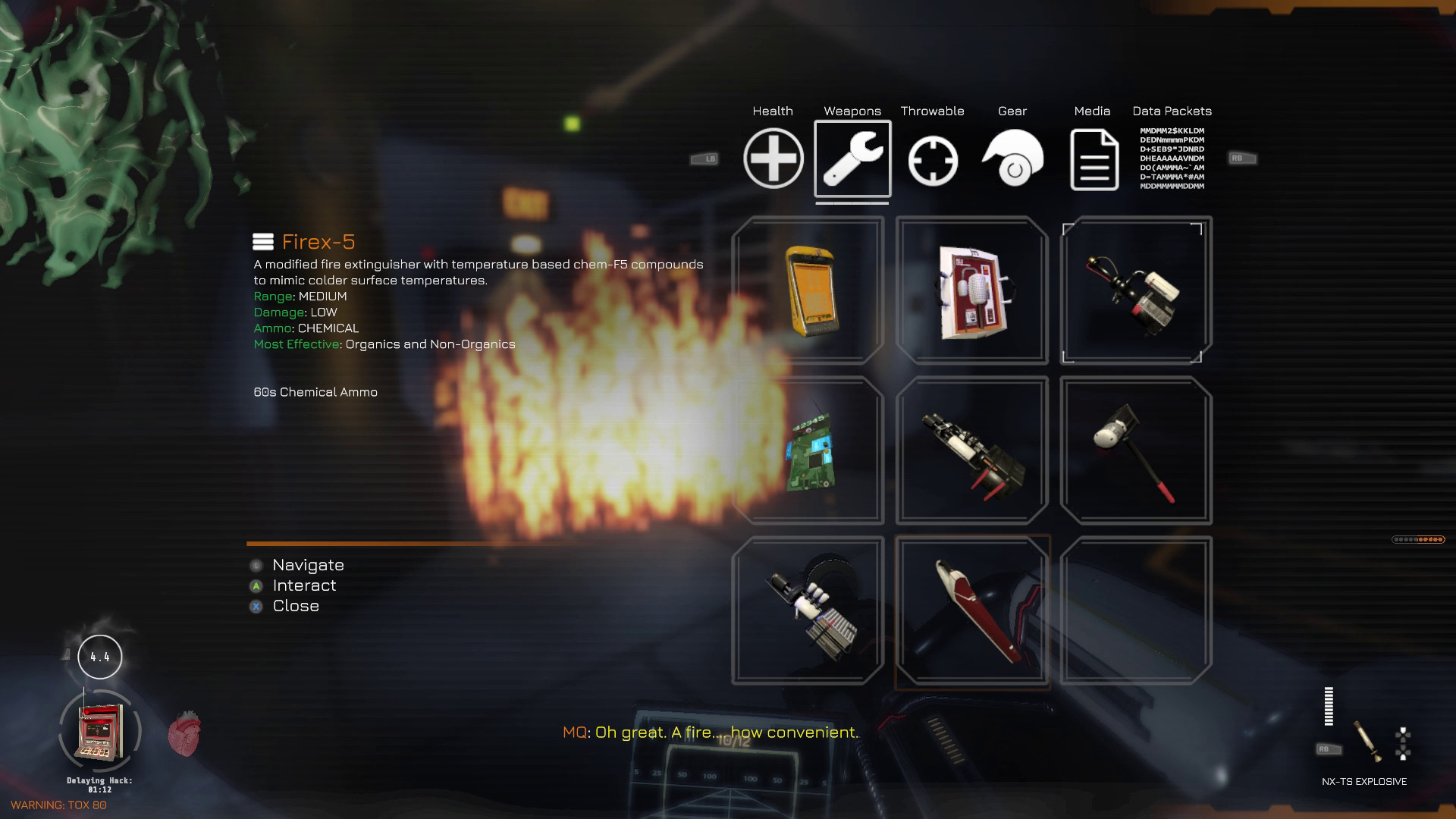Select the green circuit board item
Image resolution: width=1456 pixels, height=819 pixels.
(x=811, y=451)
